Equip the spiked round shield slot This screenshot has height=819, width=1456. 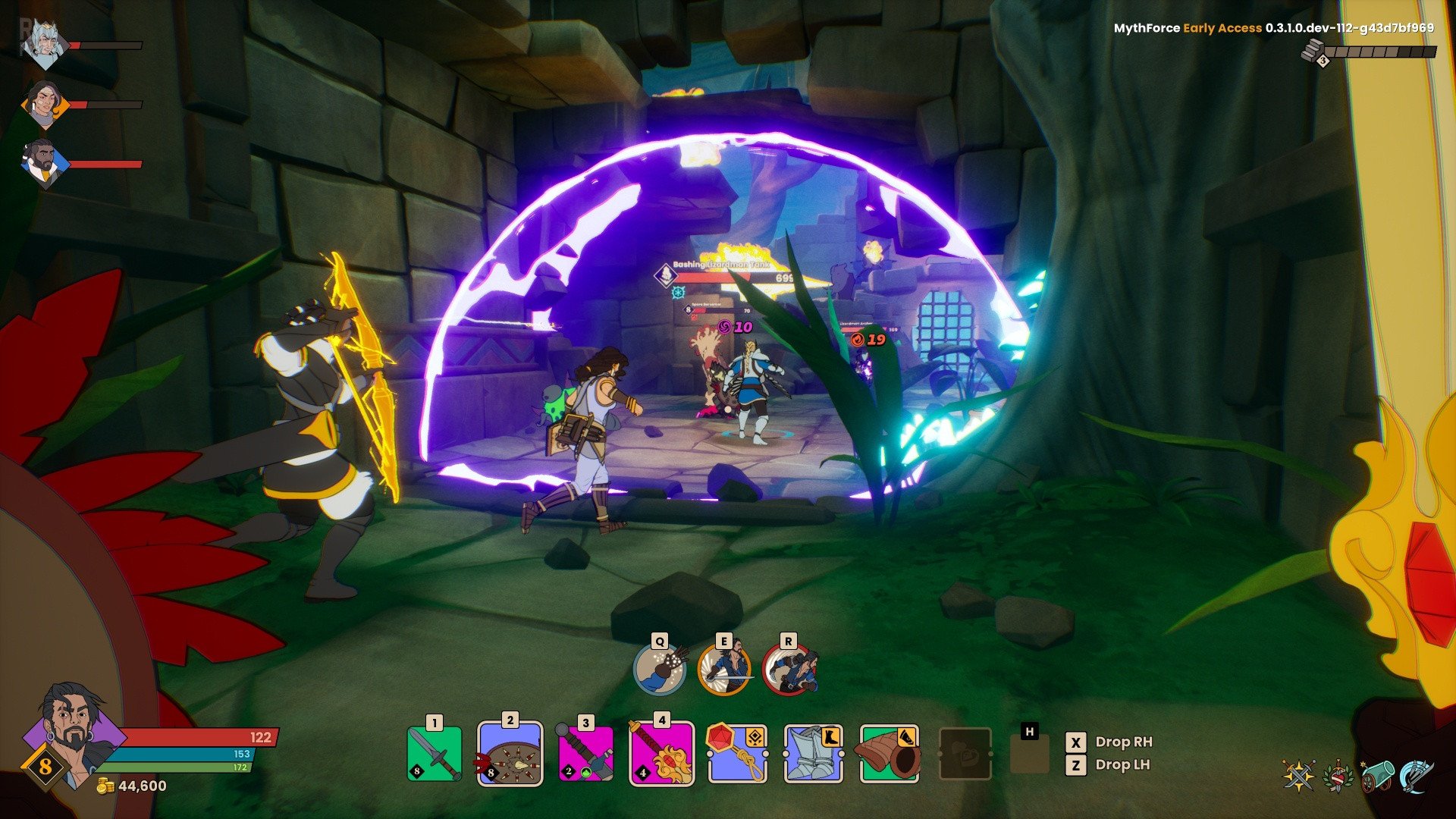point(510,754)
